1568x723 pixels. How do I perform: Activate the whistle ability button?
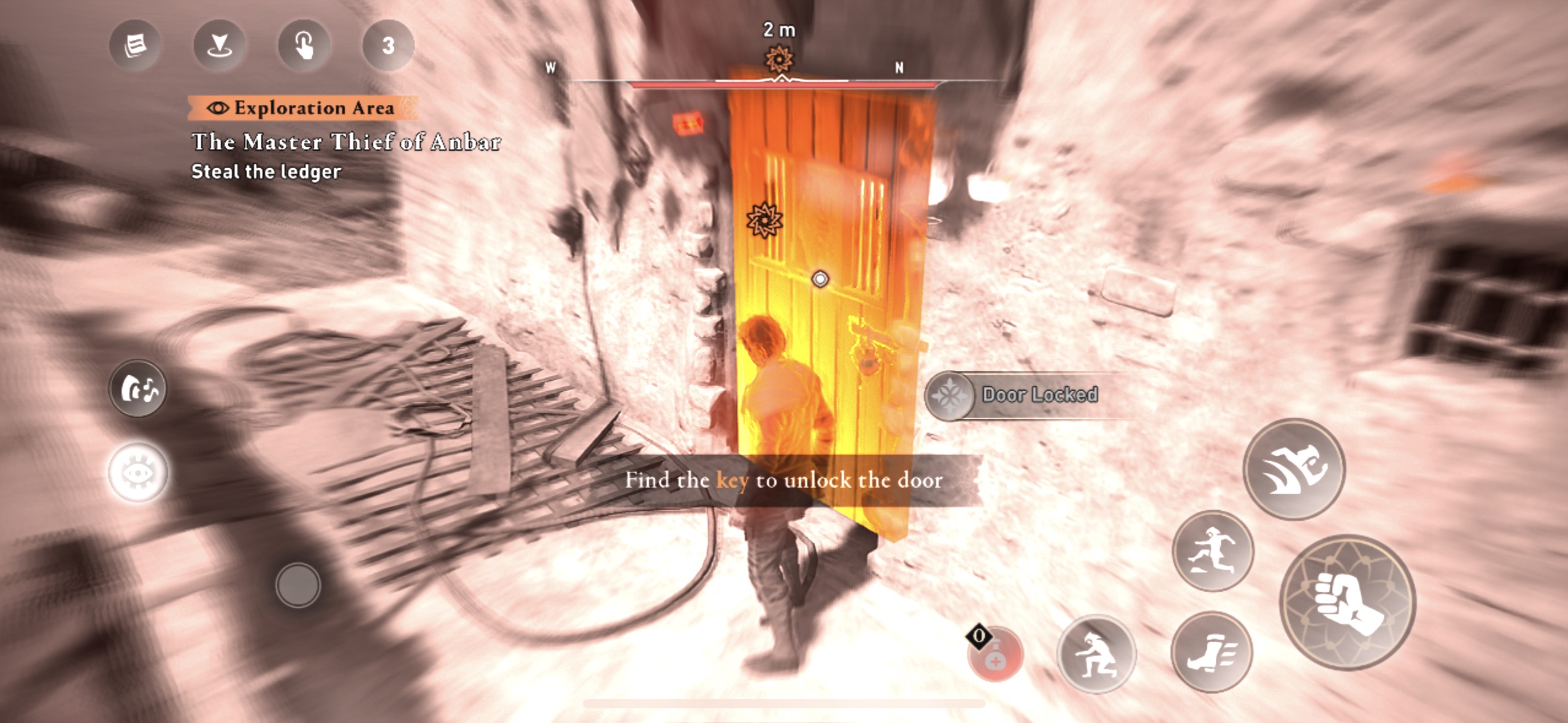138,389
